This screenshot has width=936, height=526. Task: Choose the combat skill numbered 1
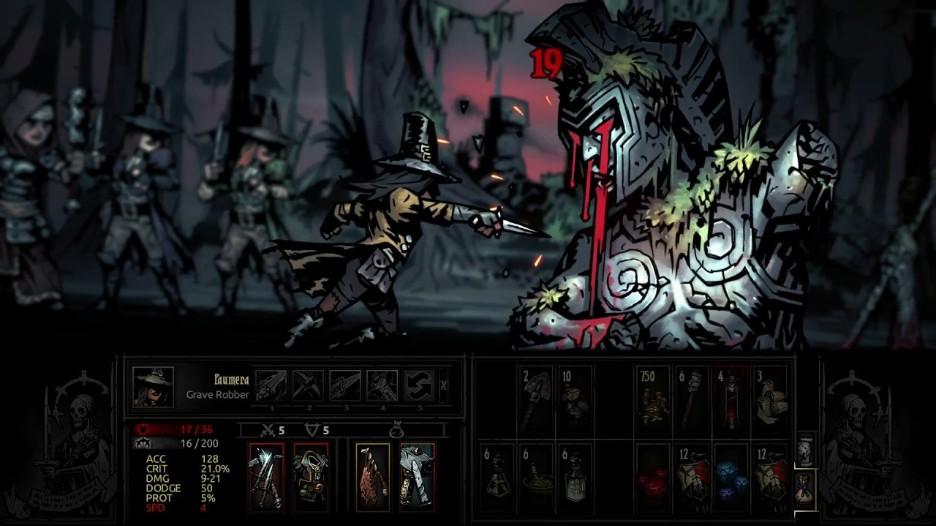tap(271, 385)
